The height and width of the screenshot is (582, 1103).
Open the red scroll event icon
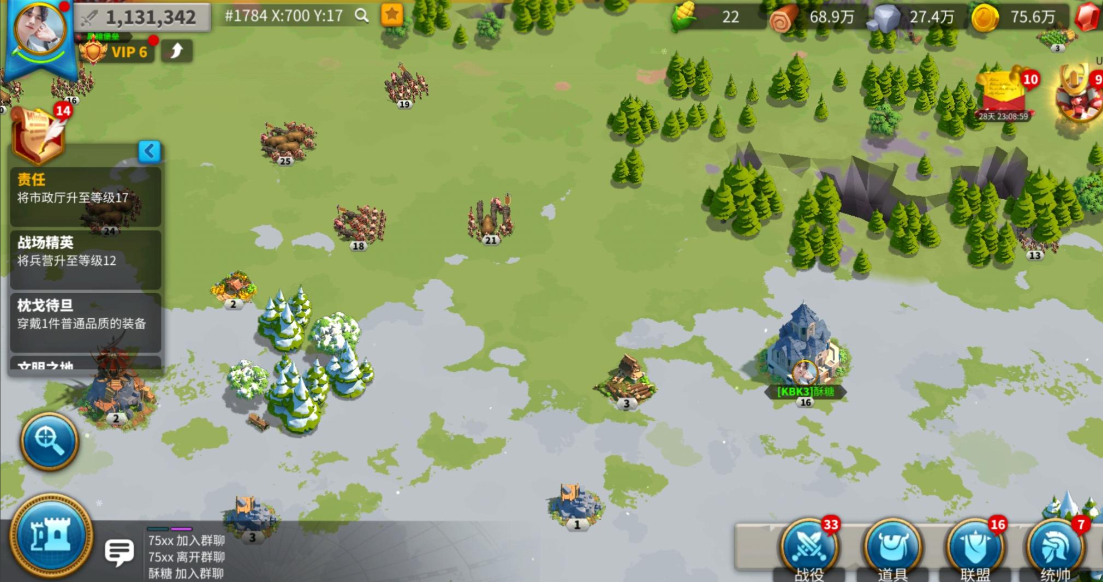(1007, 93)
